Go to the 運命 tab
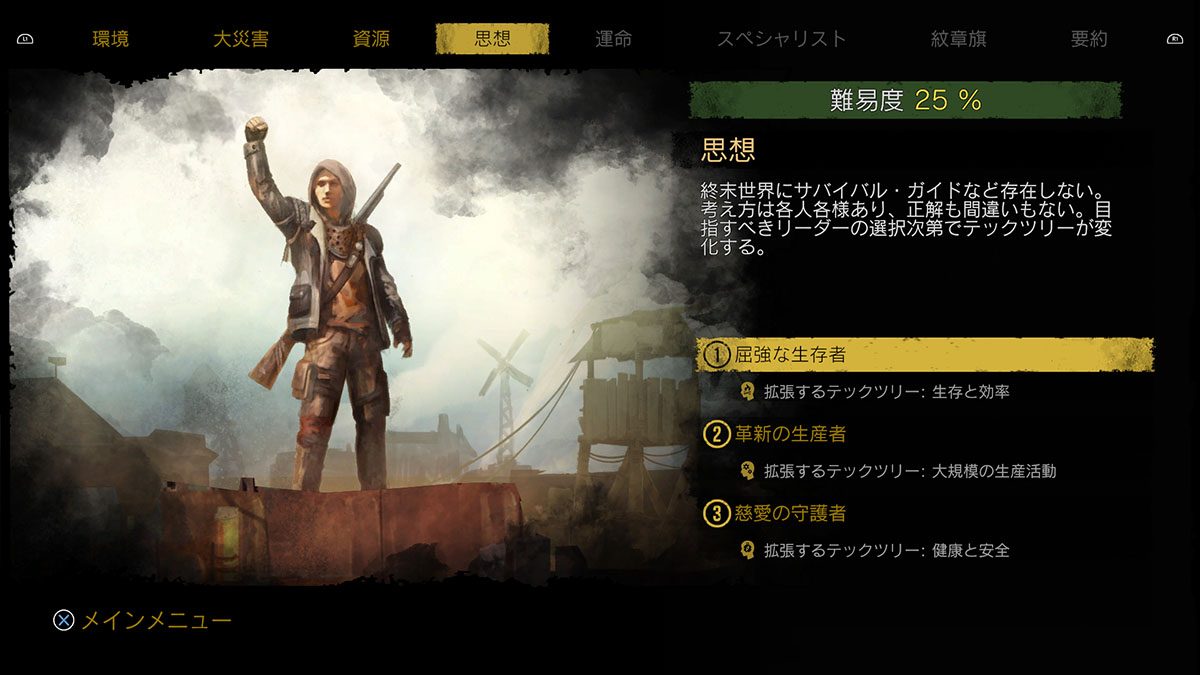Image resolution: width=1200 pixels, height=675 pixels. (613, 40)
